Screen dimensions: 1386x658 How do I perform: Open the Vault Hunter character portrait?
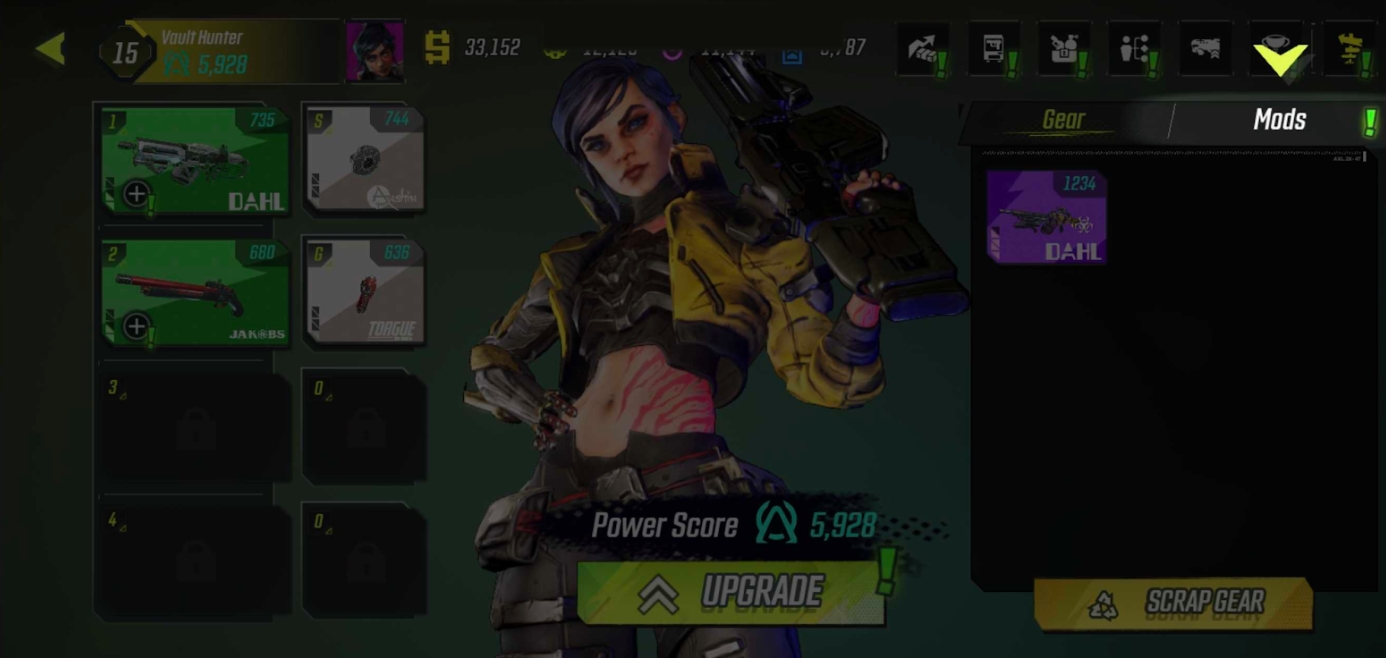[374, 50]
